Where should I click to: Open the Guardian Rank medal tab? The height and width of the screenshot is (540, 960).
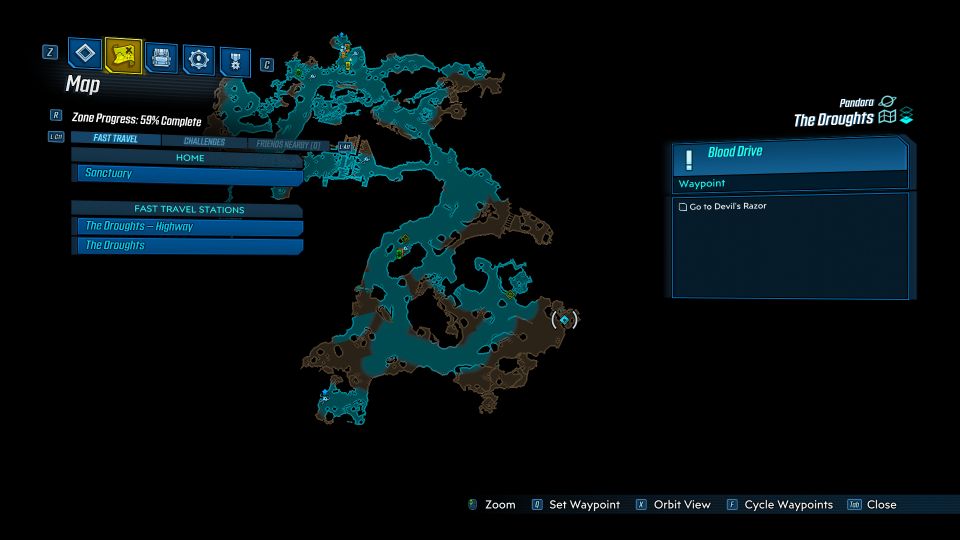(x=235, y=62)
